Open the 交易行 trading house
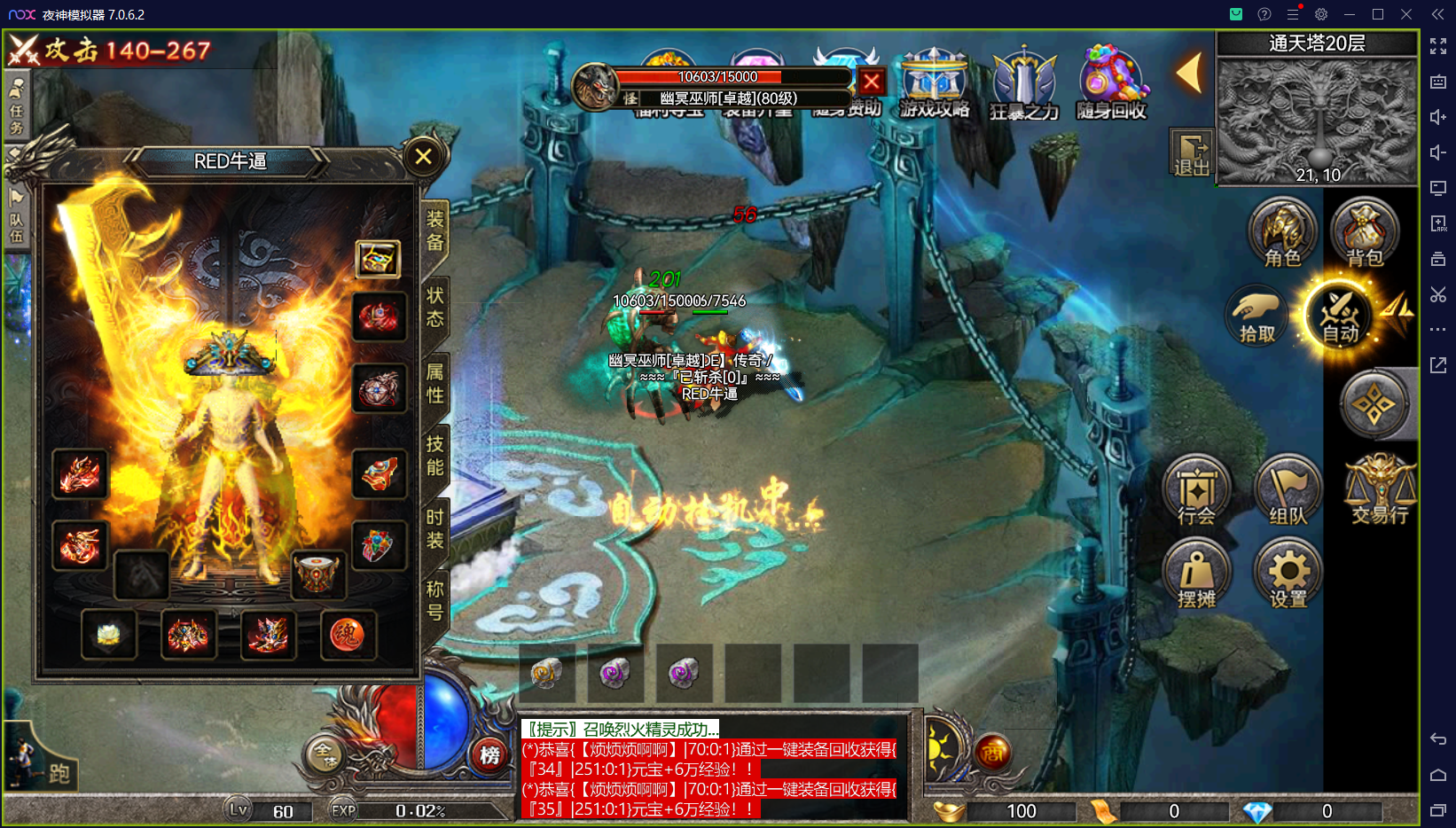This screenshot has height=828, width=1456. pyautogui.click(x=1380, y=490)
